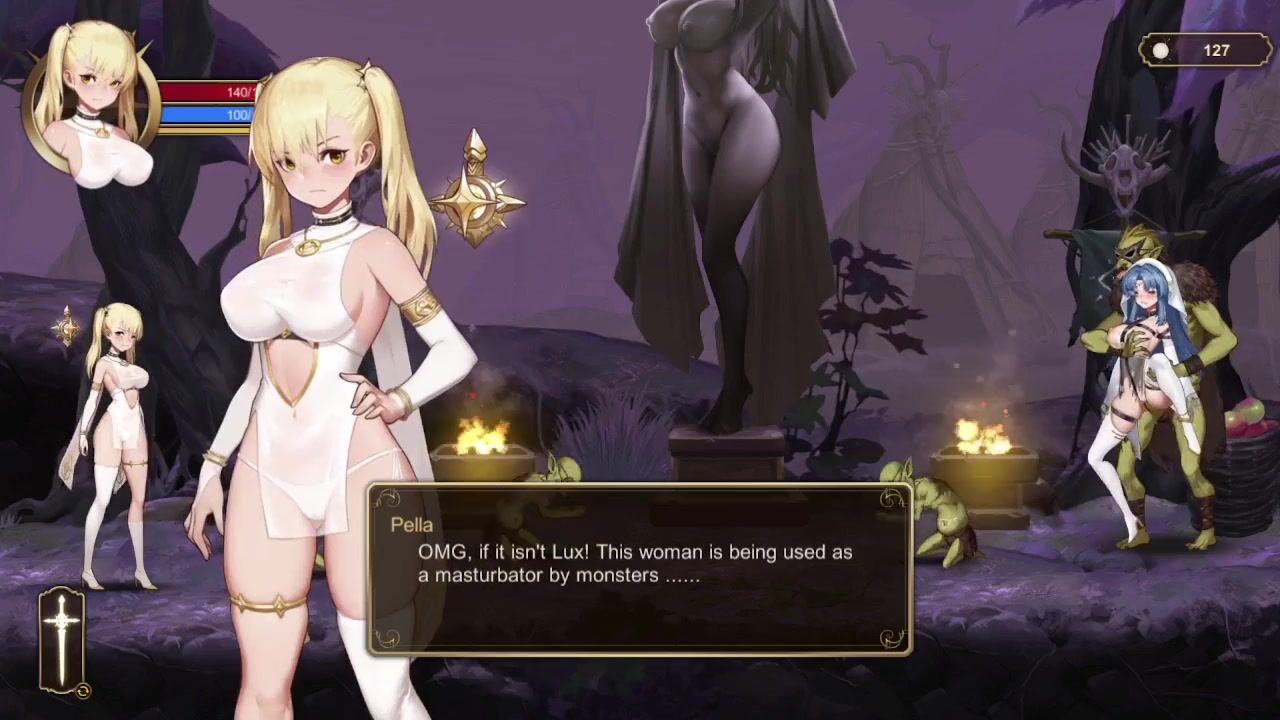1280x720 pixels.
Task: Advance Pella's dialogue box
Action: coord(640,570)
